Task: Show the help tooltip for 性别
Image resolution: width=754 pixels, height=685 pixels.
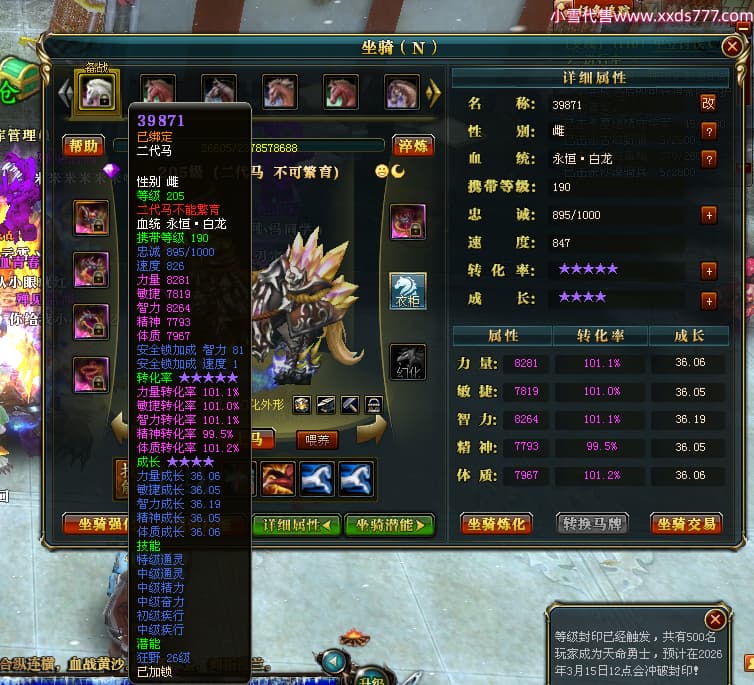Action: point(708,131)
